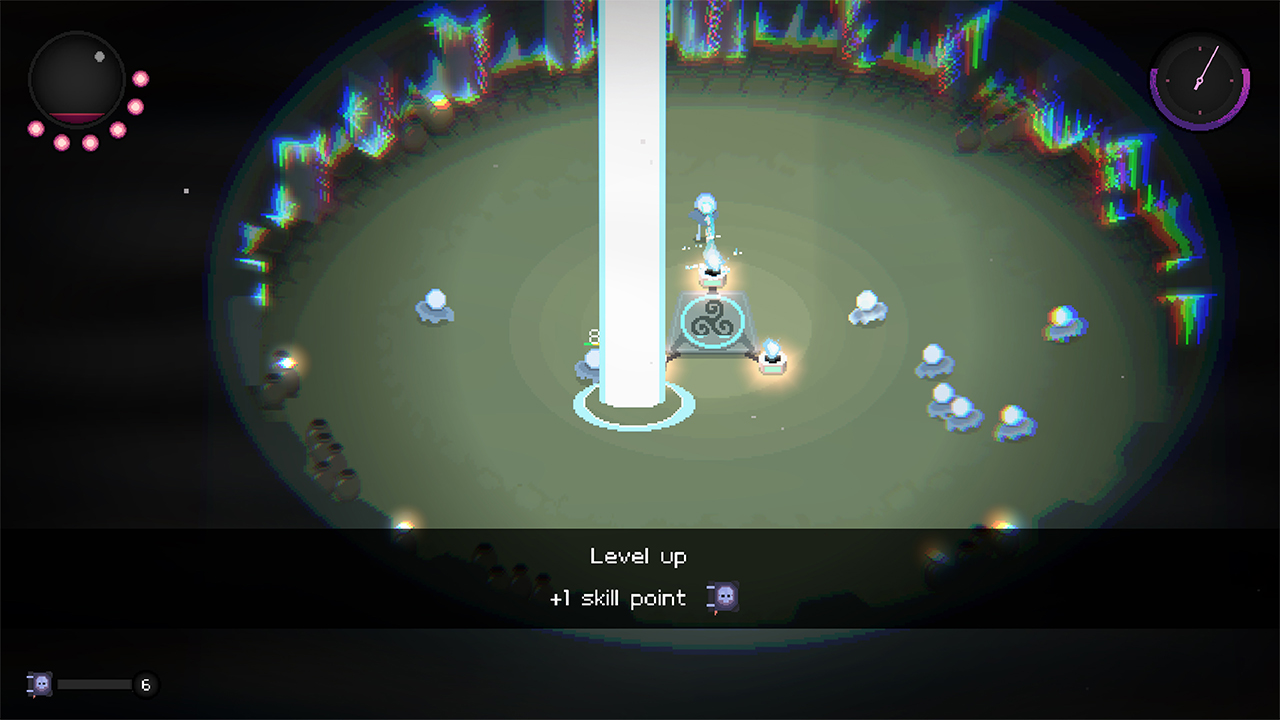The width and height of the screenshot is (1280, 720).
Task: Click the ghost standing on the altar platform
Action: point(707,207)
